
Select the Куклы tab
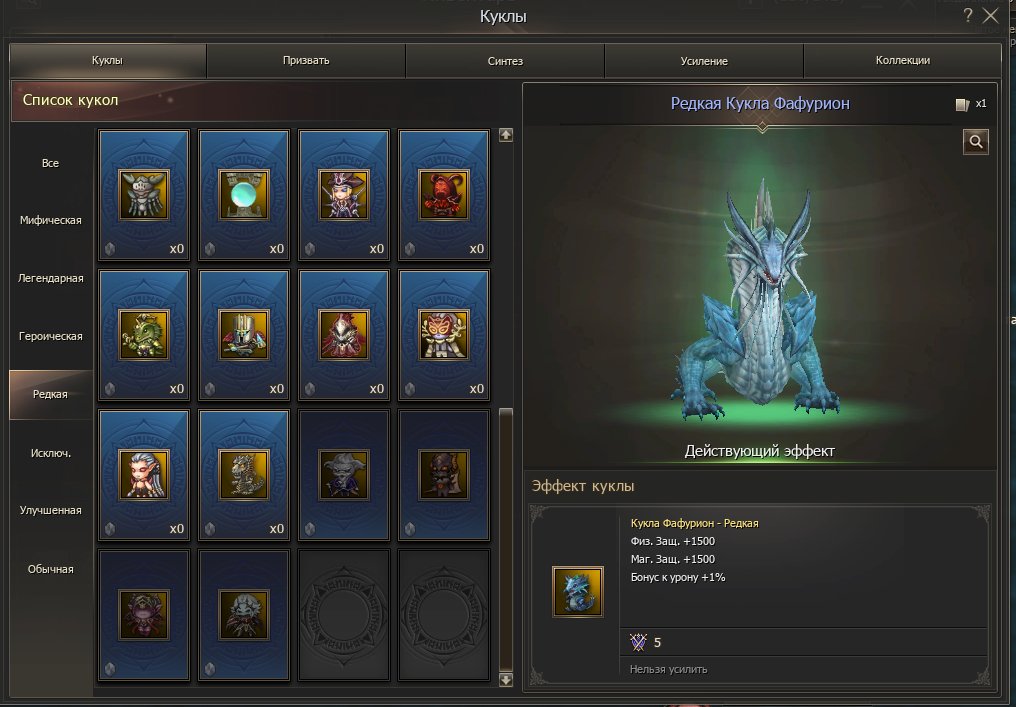[107, 61]
